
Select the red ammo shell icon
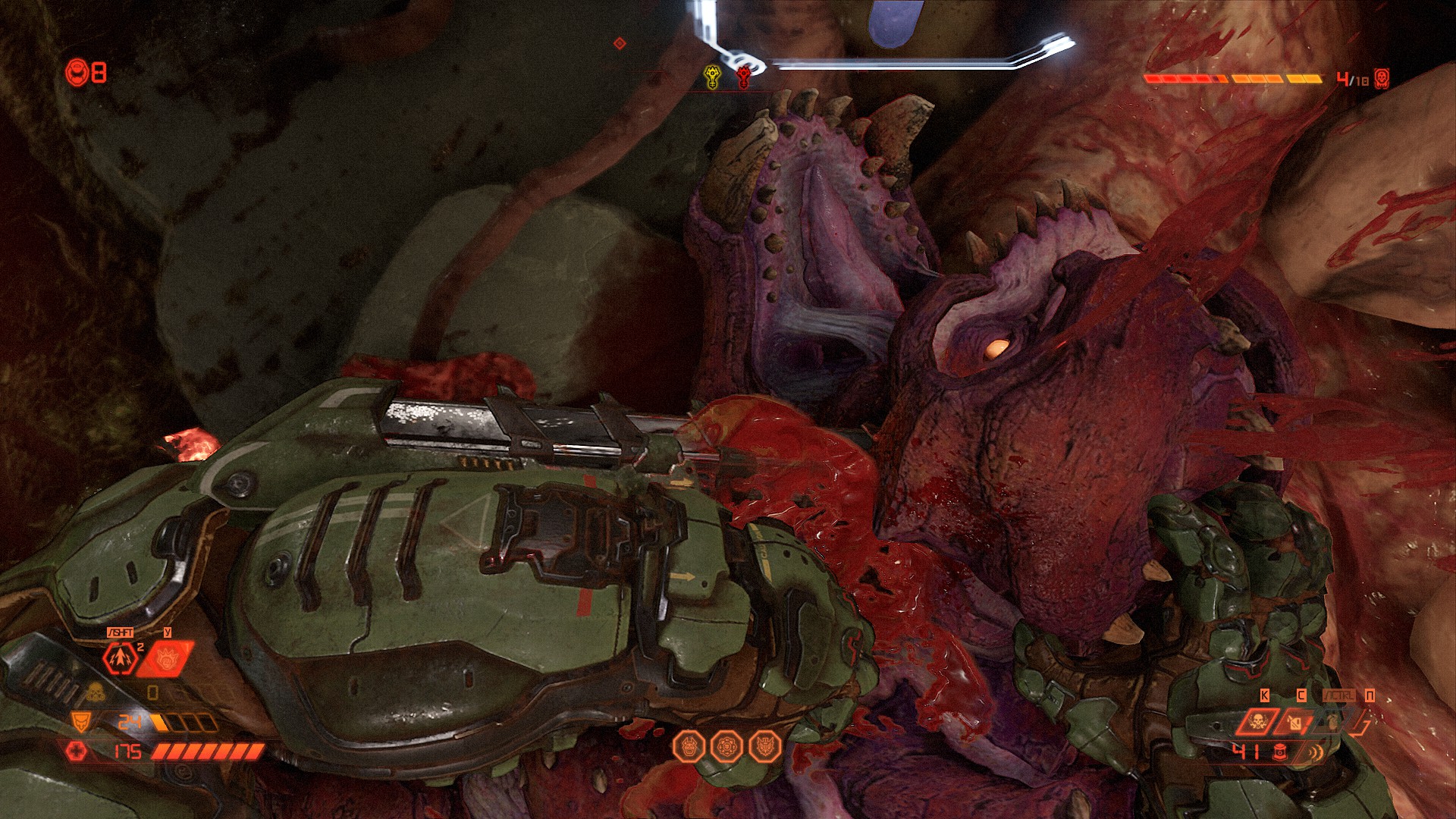point(1280,752)
